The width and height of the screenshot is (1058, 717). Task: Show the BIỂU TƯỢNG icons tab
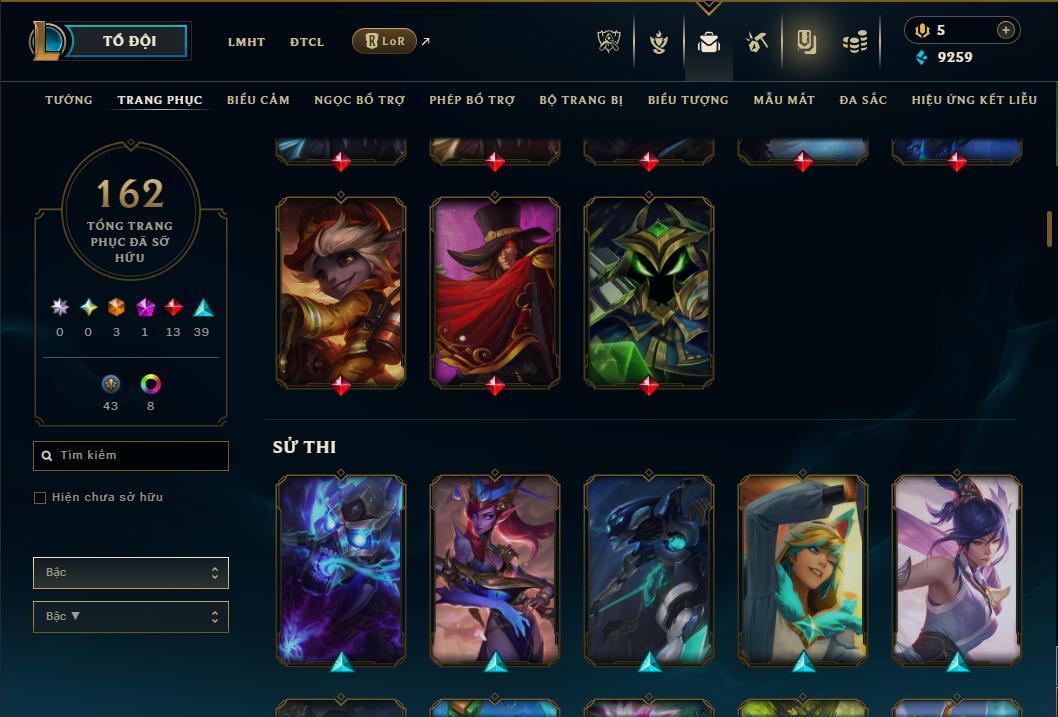pyautogui.click(x=688, y=100)
